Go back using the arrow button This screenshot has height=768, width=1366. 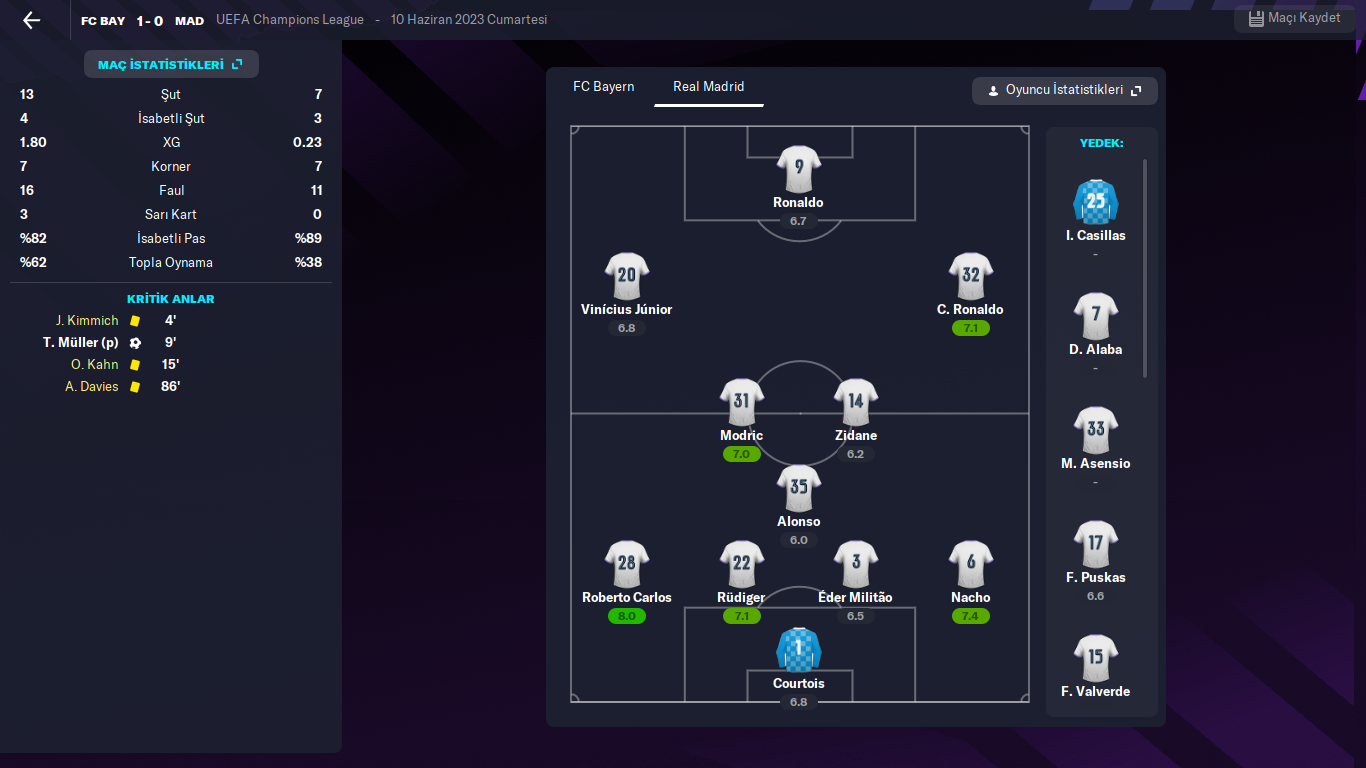[x=32, y=20]
